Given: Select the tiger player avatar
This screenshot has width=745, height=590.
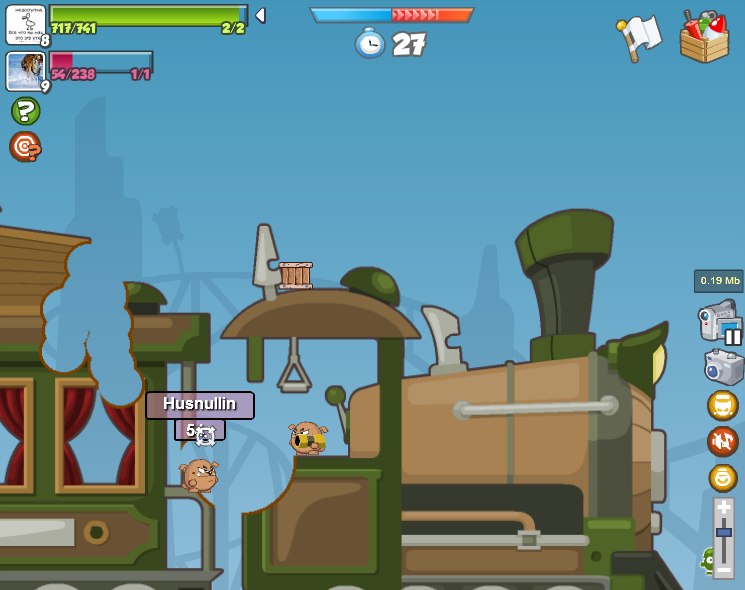Looking at the screenshot, I should 25,71.
